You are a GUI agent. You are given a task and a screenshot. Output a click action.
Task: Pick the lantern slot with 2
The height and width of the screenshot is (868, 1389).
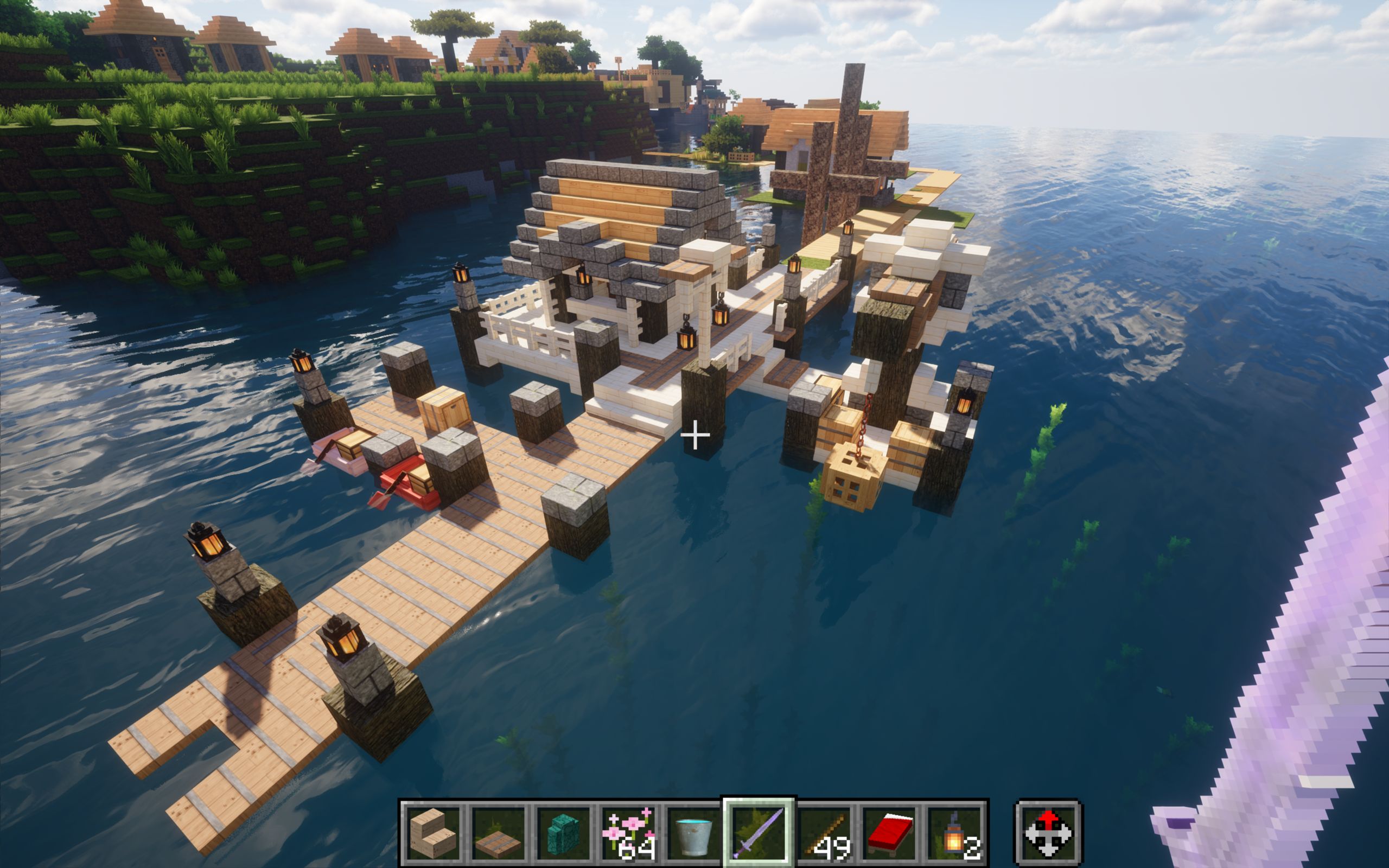[x=954, y=833]
